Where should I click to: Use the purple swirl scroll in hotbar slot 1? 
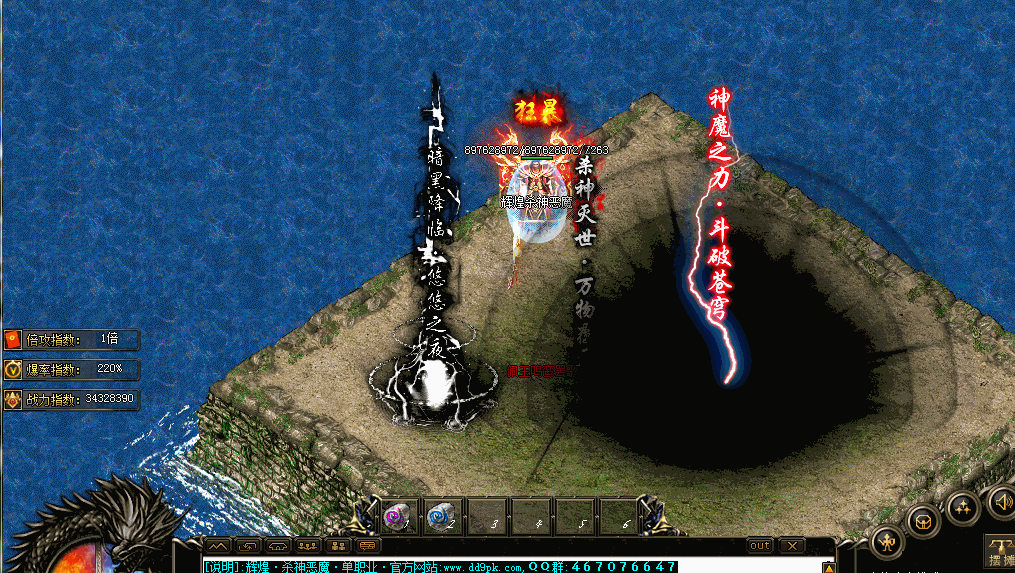400,516
